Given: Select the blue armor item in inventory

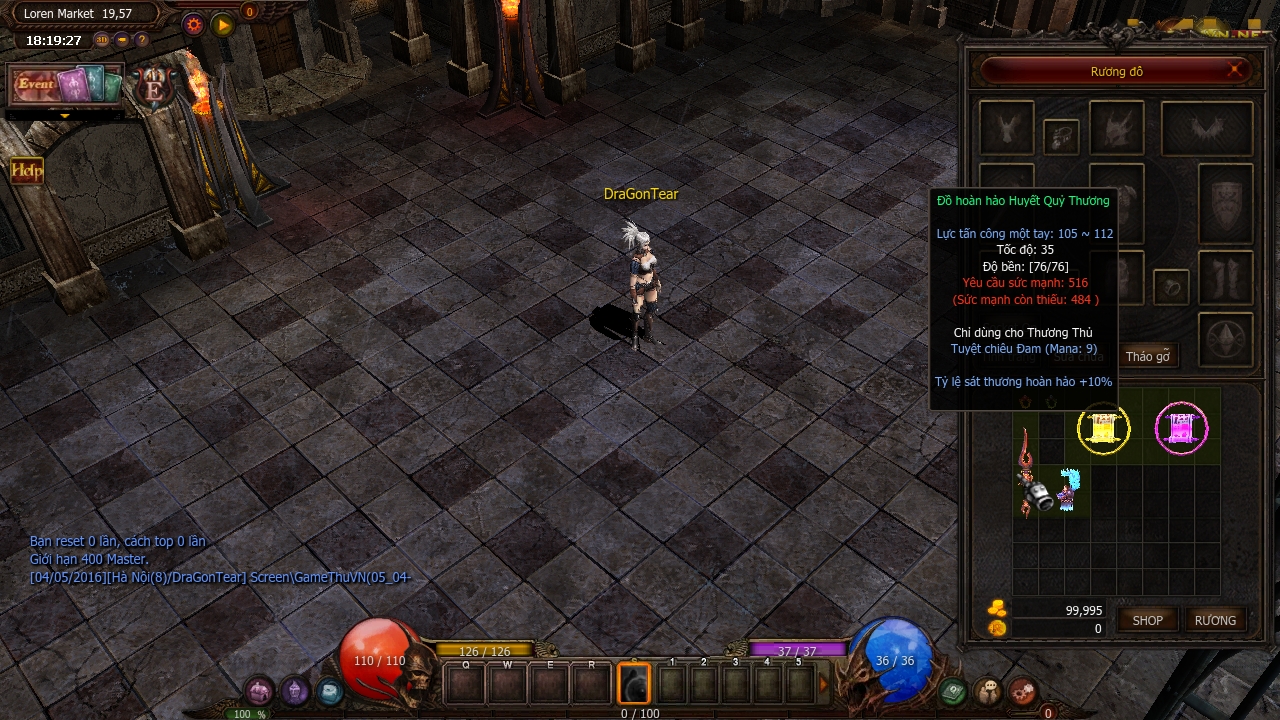Looking at the screenshot, I should [1069, 490].
